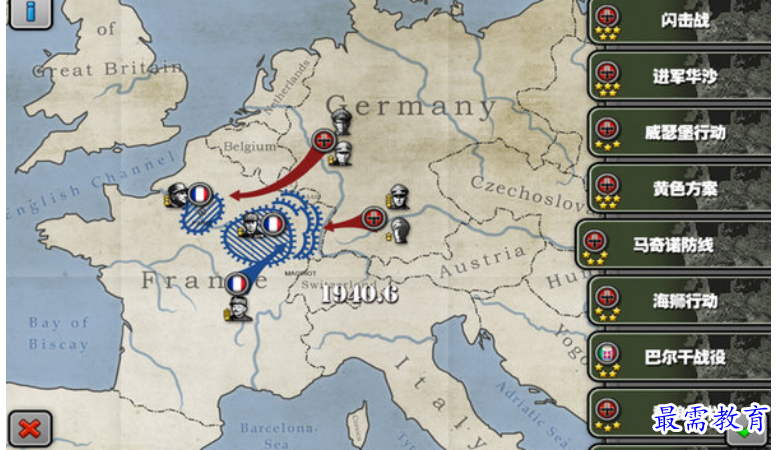Open the 巴尔干战役 mission
Screen dimensions: 776x450
(x=680, y=357)
